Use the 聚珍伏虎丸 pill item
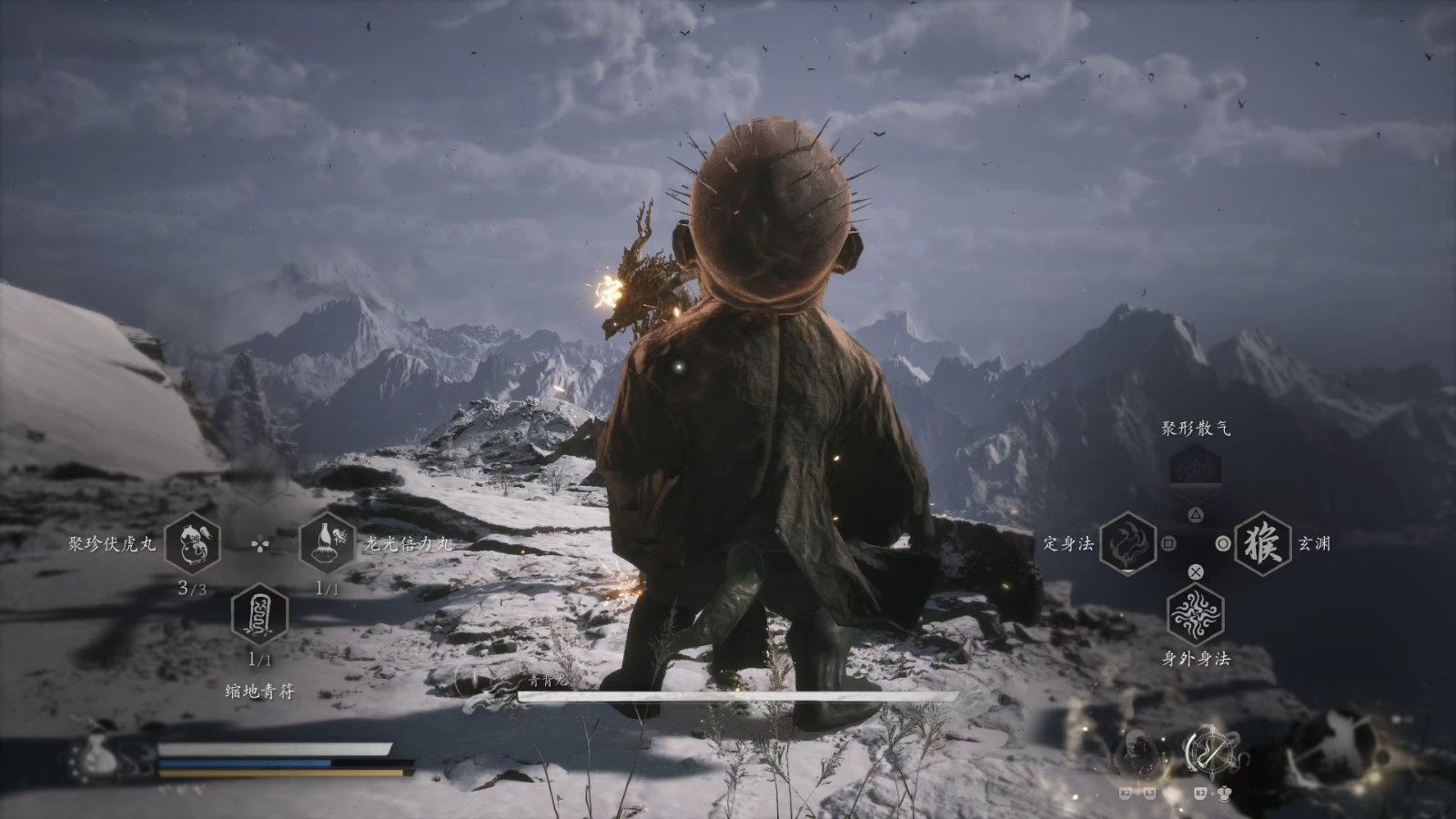 (x=193, y=544)
